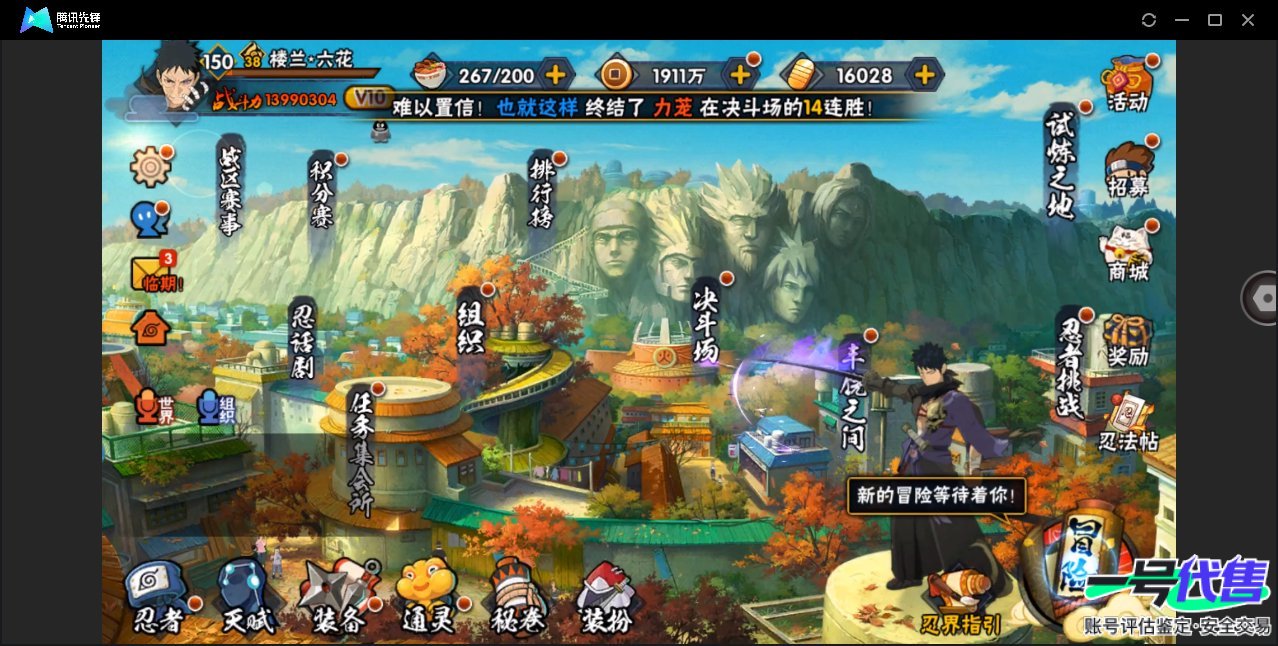Open the 忍界指引 guide
Image resolution: width=1278 pixels, height=646 pixels.
(x=961, y=603)
